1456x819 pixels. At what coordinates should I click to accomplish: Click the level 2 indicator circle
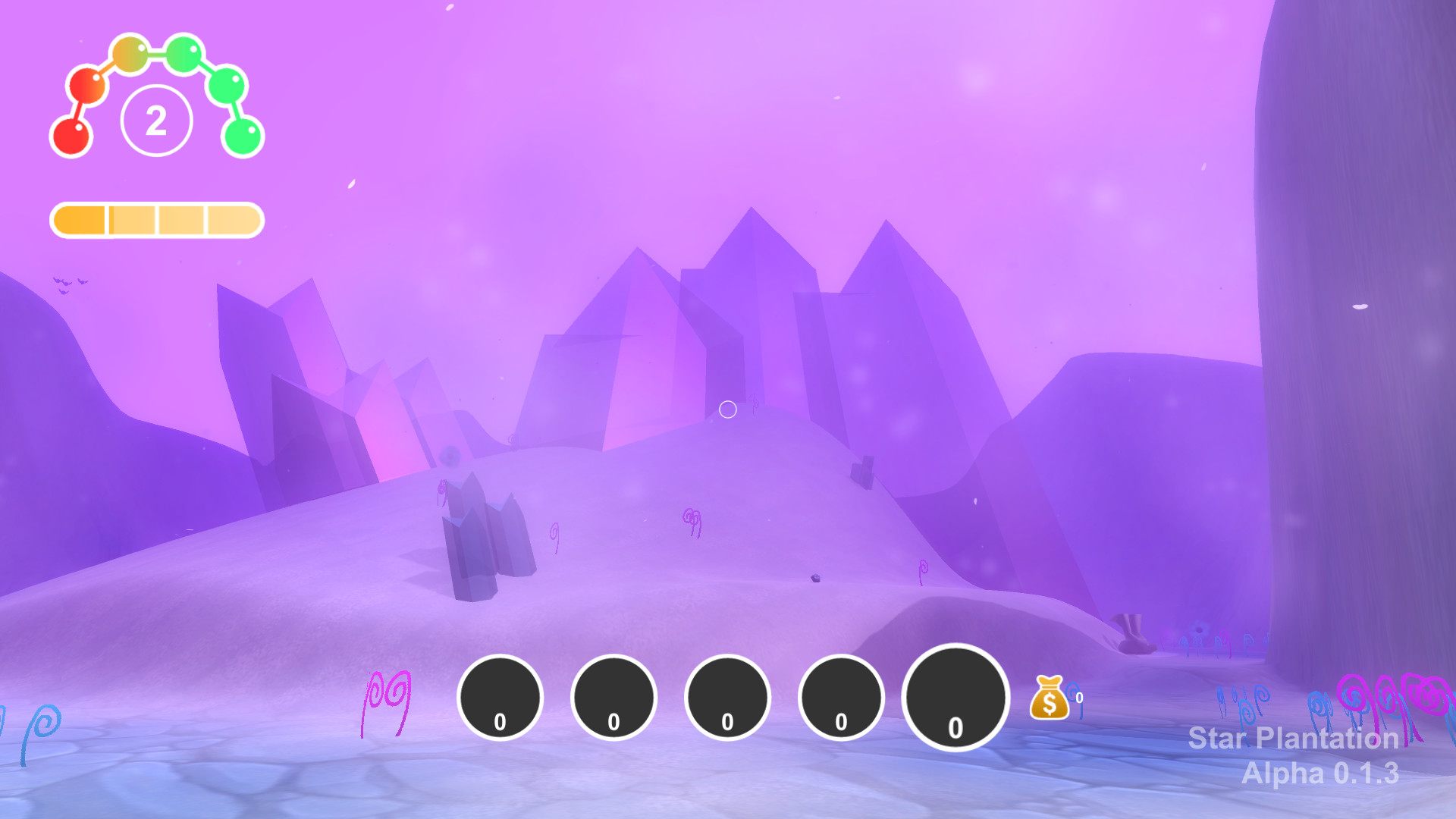(157, 120)
